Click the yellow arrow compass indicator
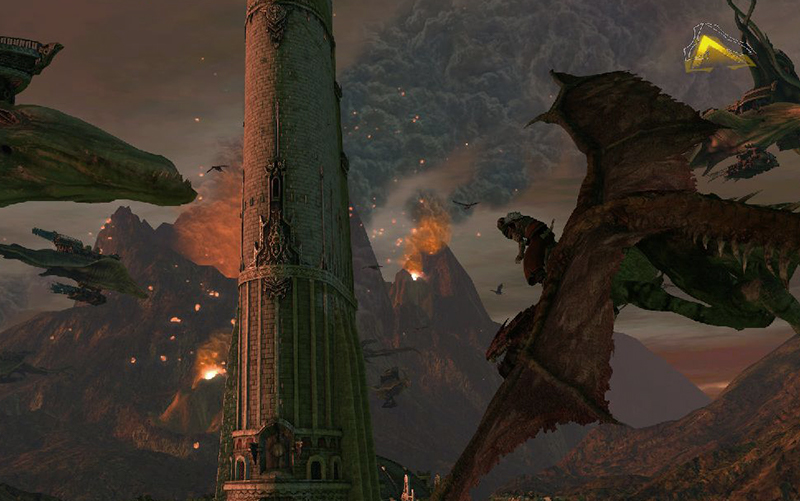The image size is (800, 501). pyautogui.click(x=717, y=50)
